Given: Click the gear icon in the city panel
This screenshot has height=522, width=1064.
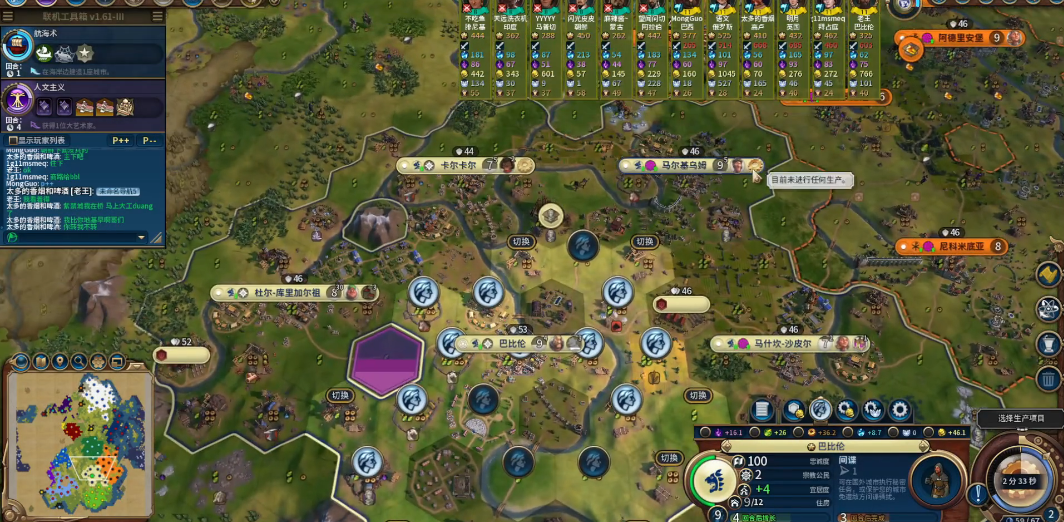Looking at the screenshot, I should click(x=899, y=409).
